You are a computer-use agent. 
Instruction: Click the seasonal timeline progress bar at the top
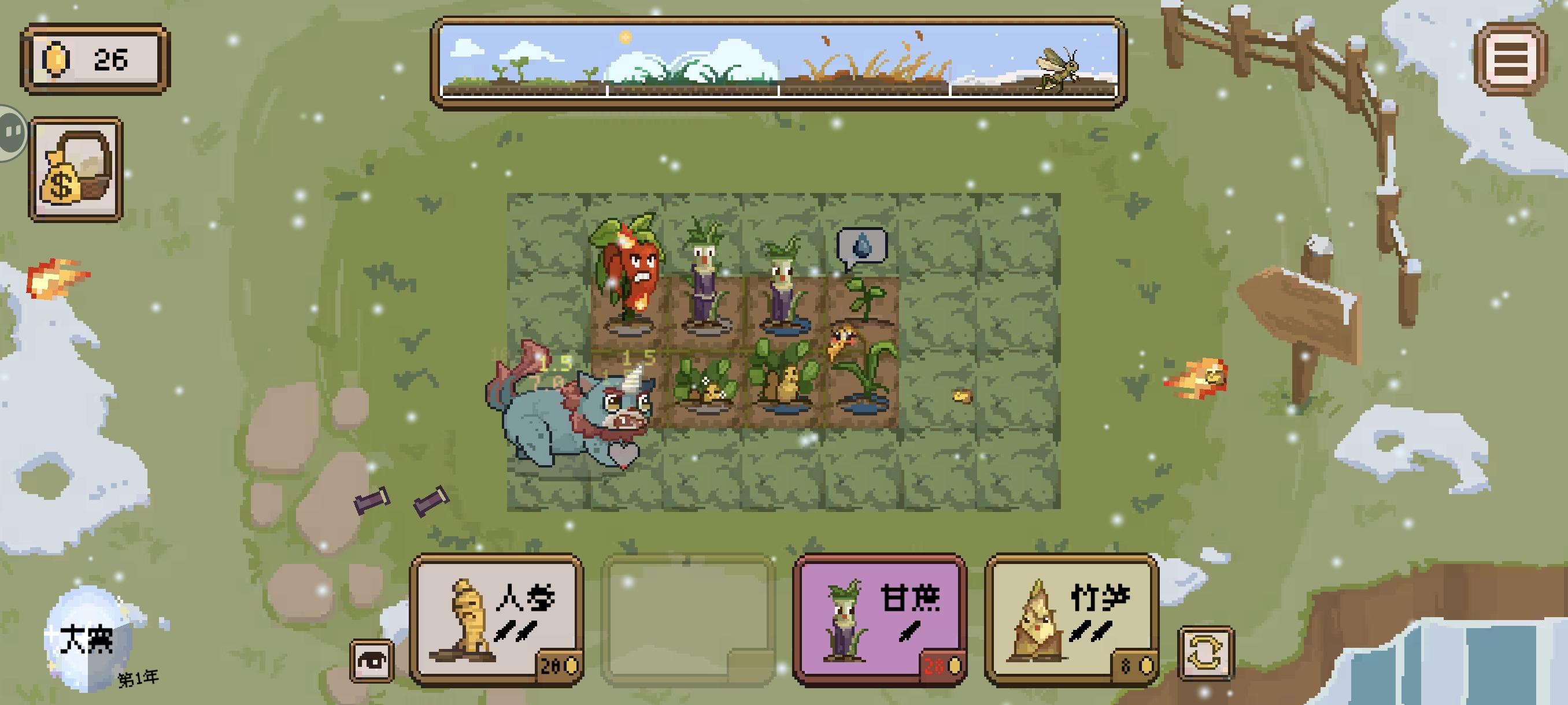[x=779, y=61]
